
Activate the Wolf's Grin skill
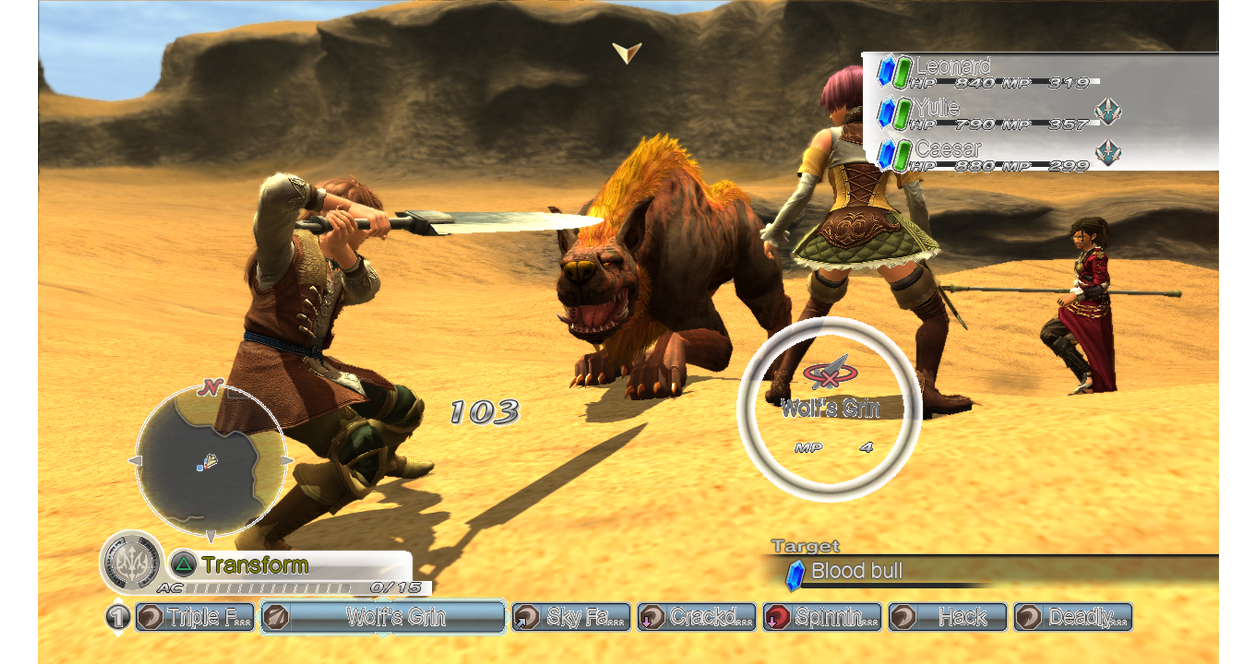pyautogui.click(x=383, y=617)
